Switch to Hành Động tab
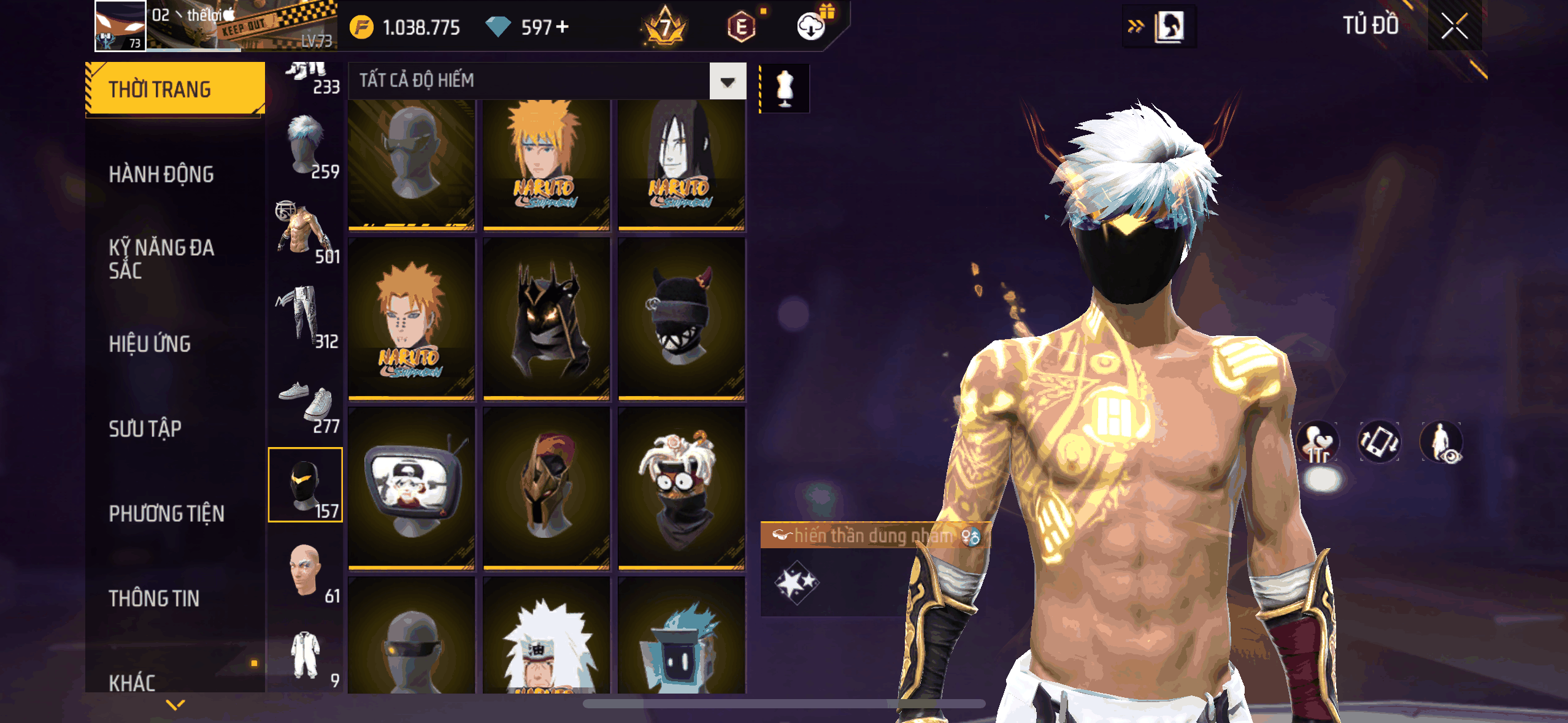Viewport: 1568px width, 723px height. [161, 174]
